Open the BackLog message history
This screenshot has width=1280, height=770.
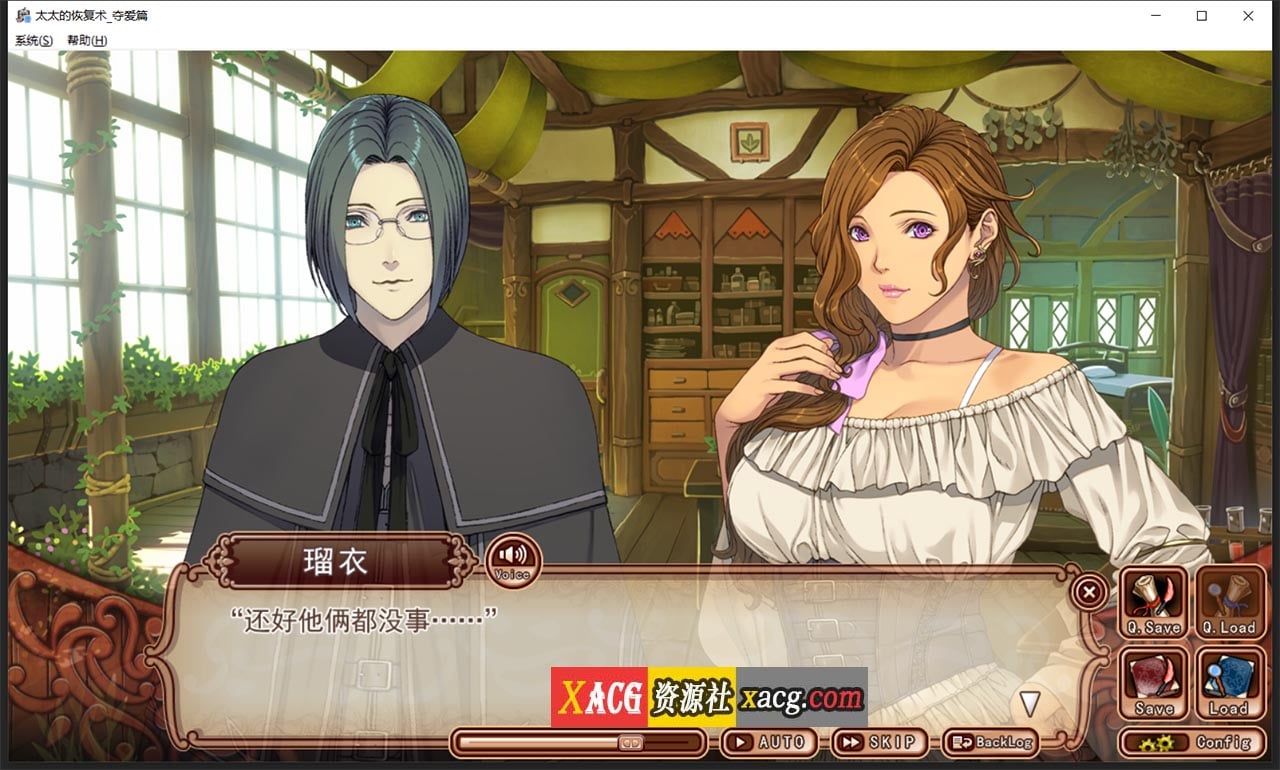click(x=990, y=742)
